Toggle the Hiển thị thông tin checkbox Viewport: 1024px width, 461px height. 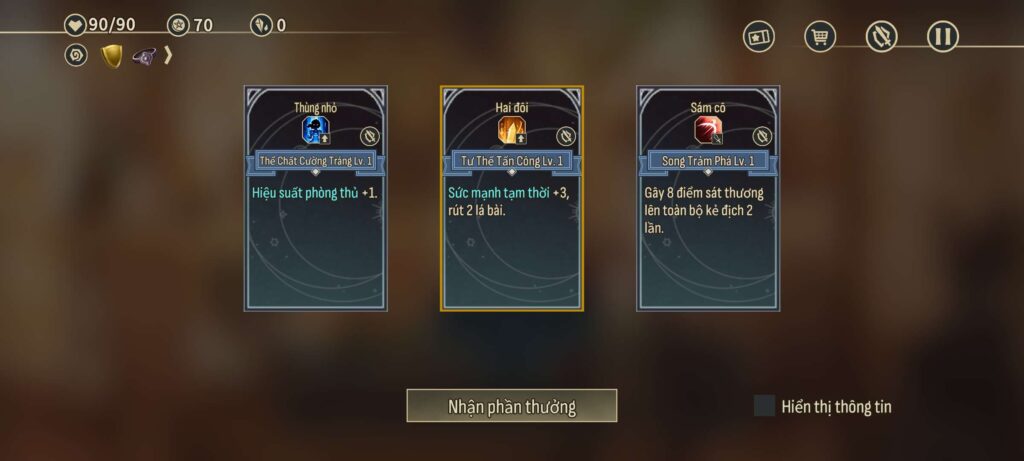click(x=765, y=406)
